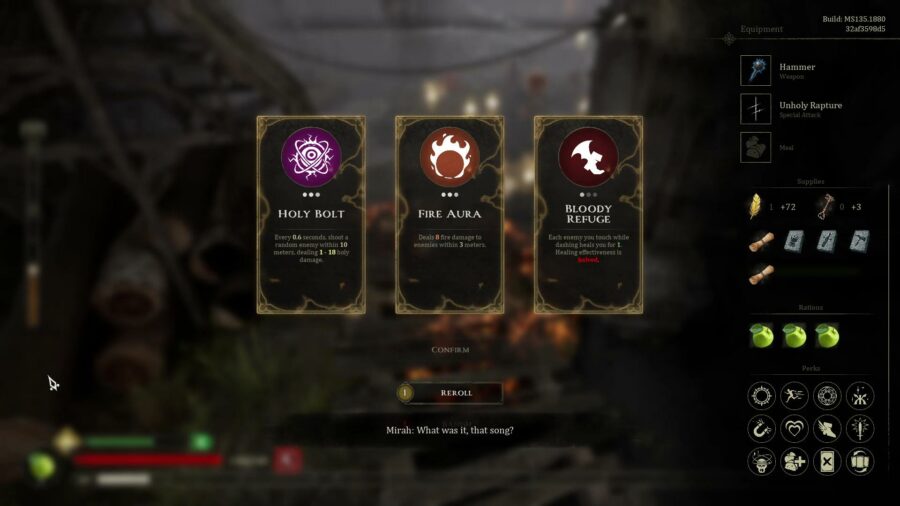Check the winged boot perk
This screenshot has width=900, height=506.
coord(827,429)
